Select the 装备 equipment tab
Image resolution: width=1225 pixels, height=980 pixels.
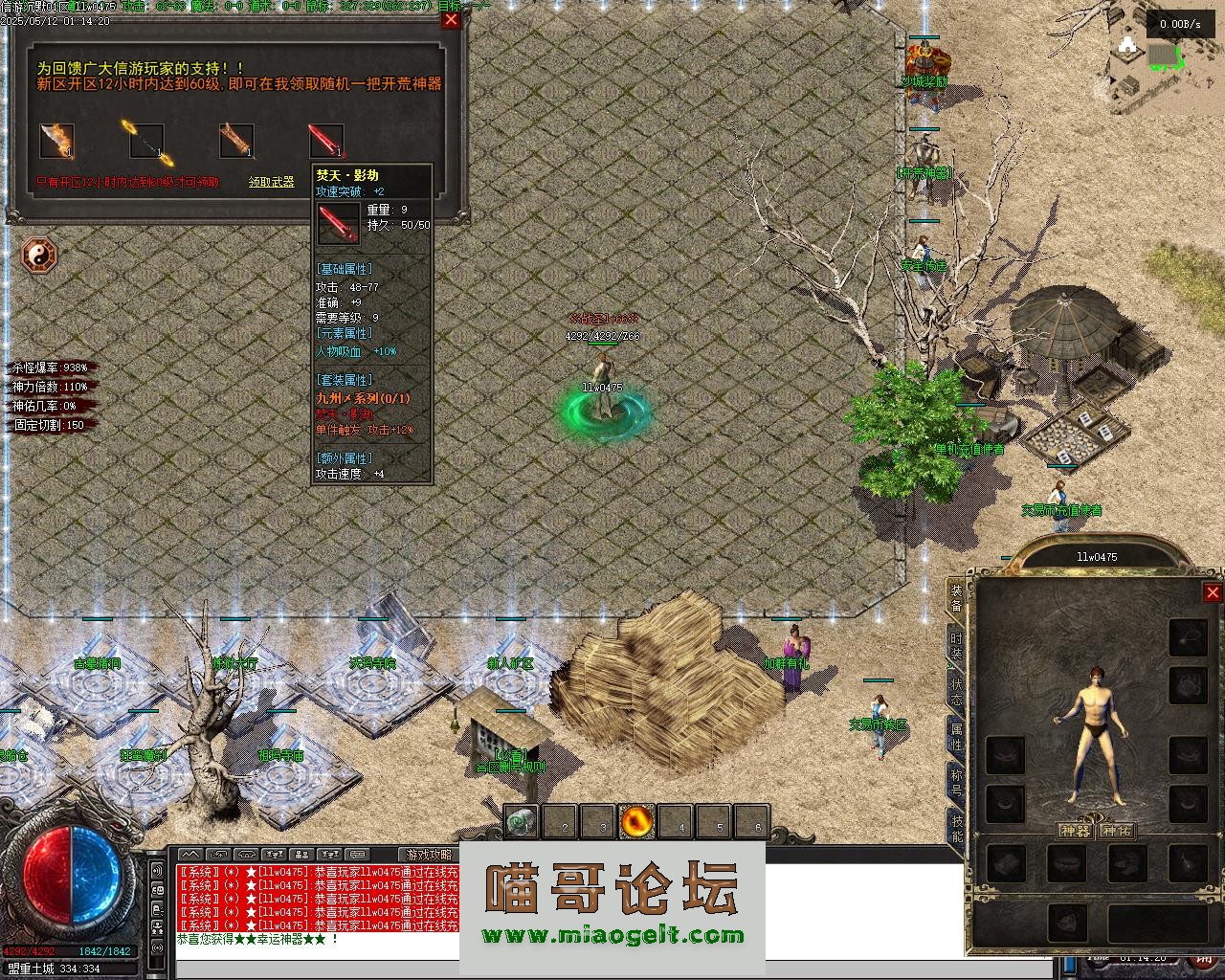point(956,598)
